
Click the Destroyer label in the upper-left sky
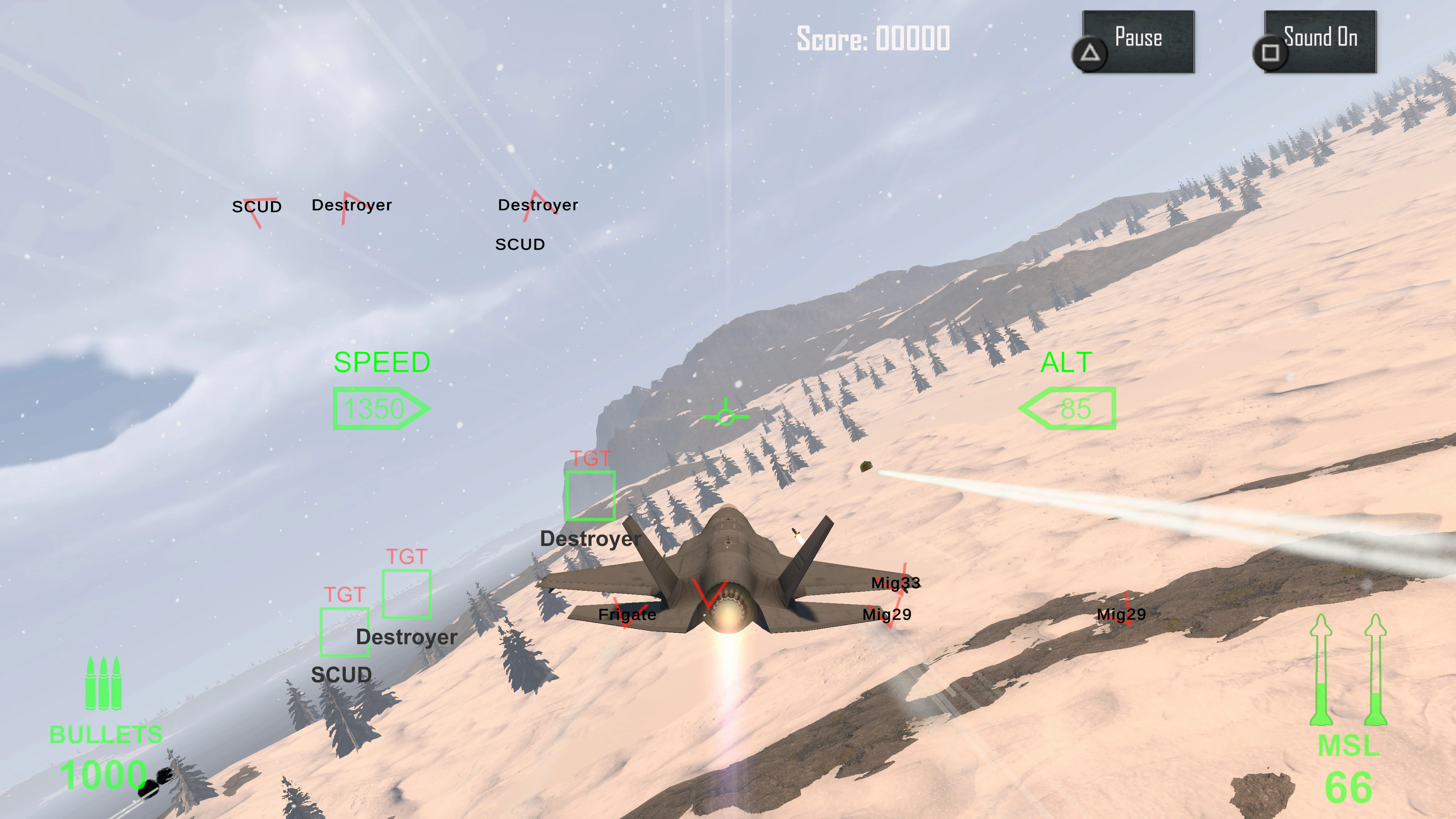pos(352,205)
